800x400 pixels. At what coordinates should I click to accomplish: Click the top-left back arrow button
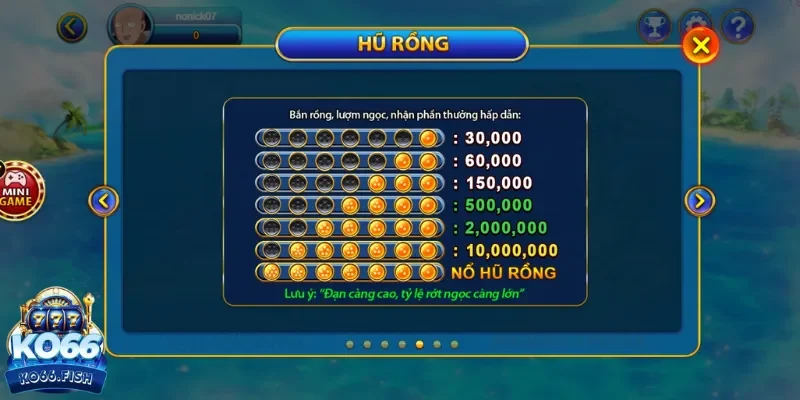click(x=72, y=27)
